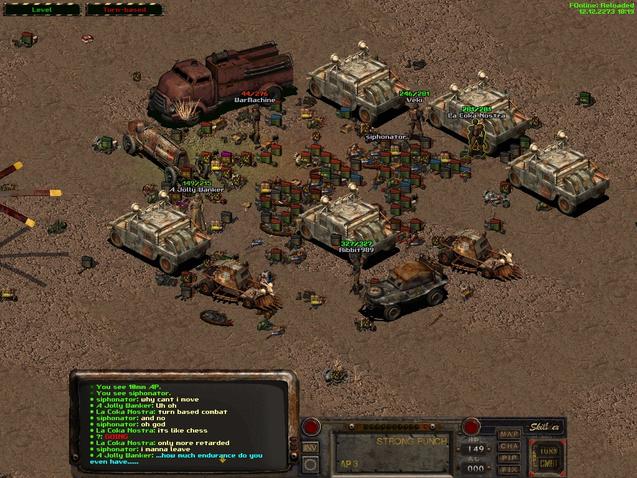Open the PIP Pip-Boy button
Image resolution: width=637 pixels, height=478 pixels.
pyautogui.click(x=510, y=457)
